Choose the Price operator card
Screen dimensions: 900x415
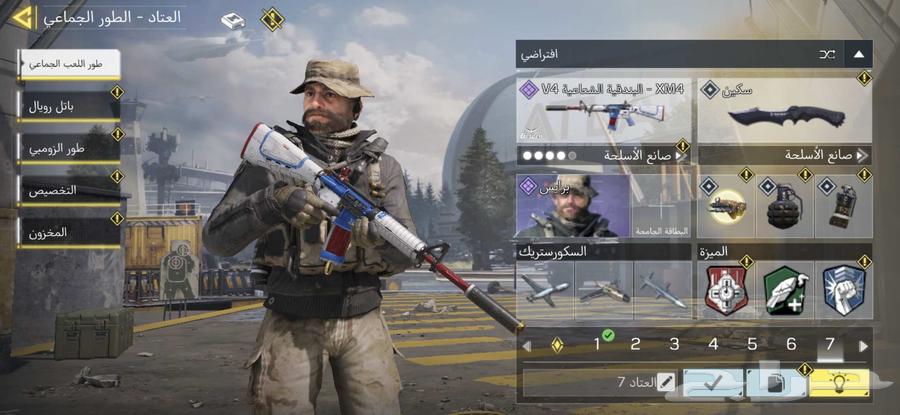coord(573,205)
